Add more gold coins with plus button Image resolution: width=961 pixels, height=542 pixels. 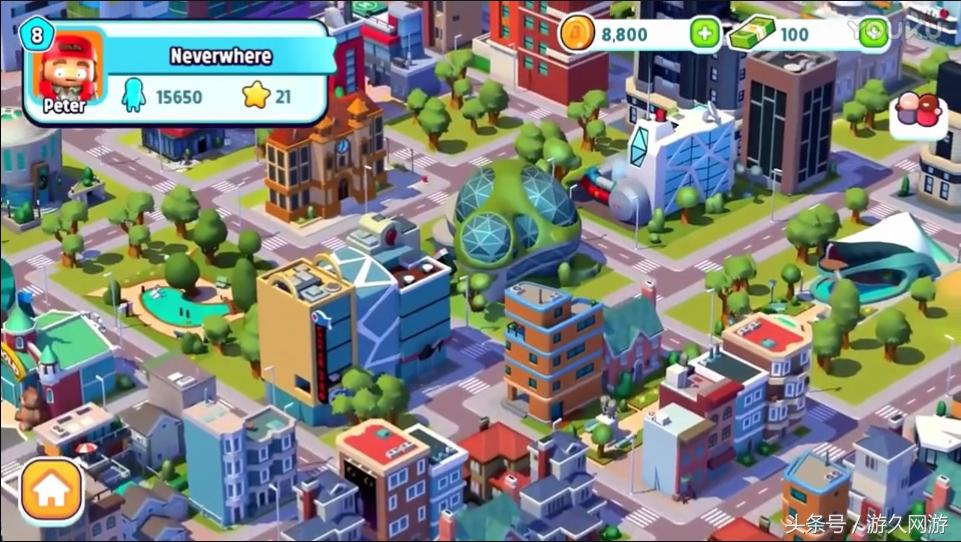click(706, 34)
